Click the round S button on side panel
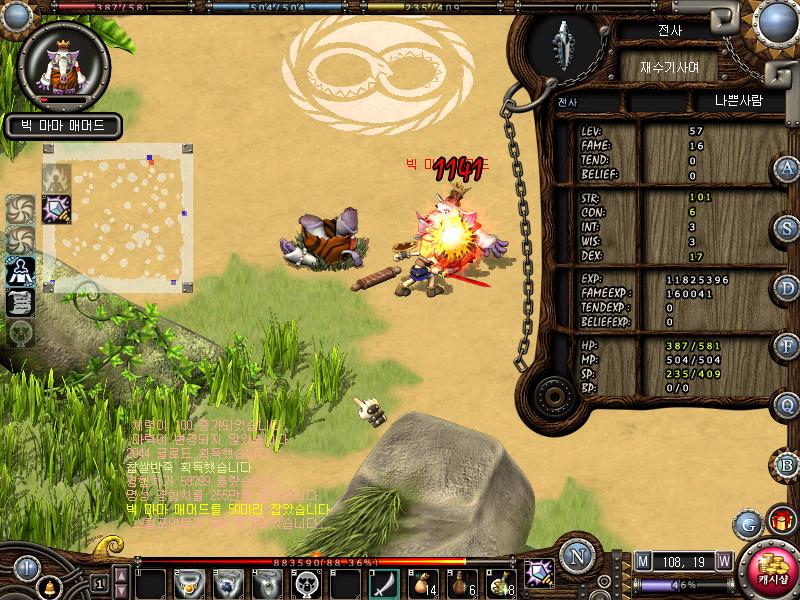 788,228
